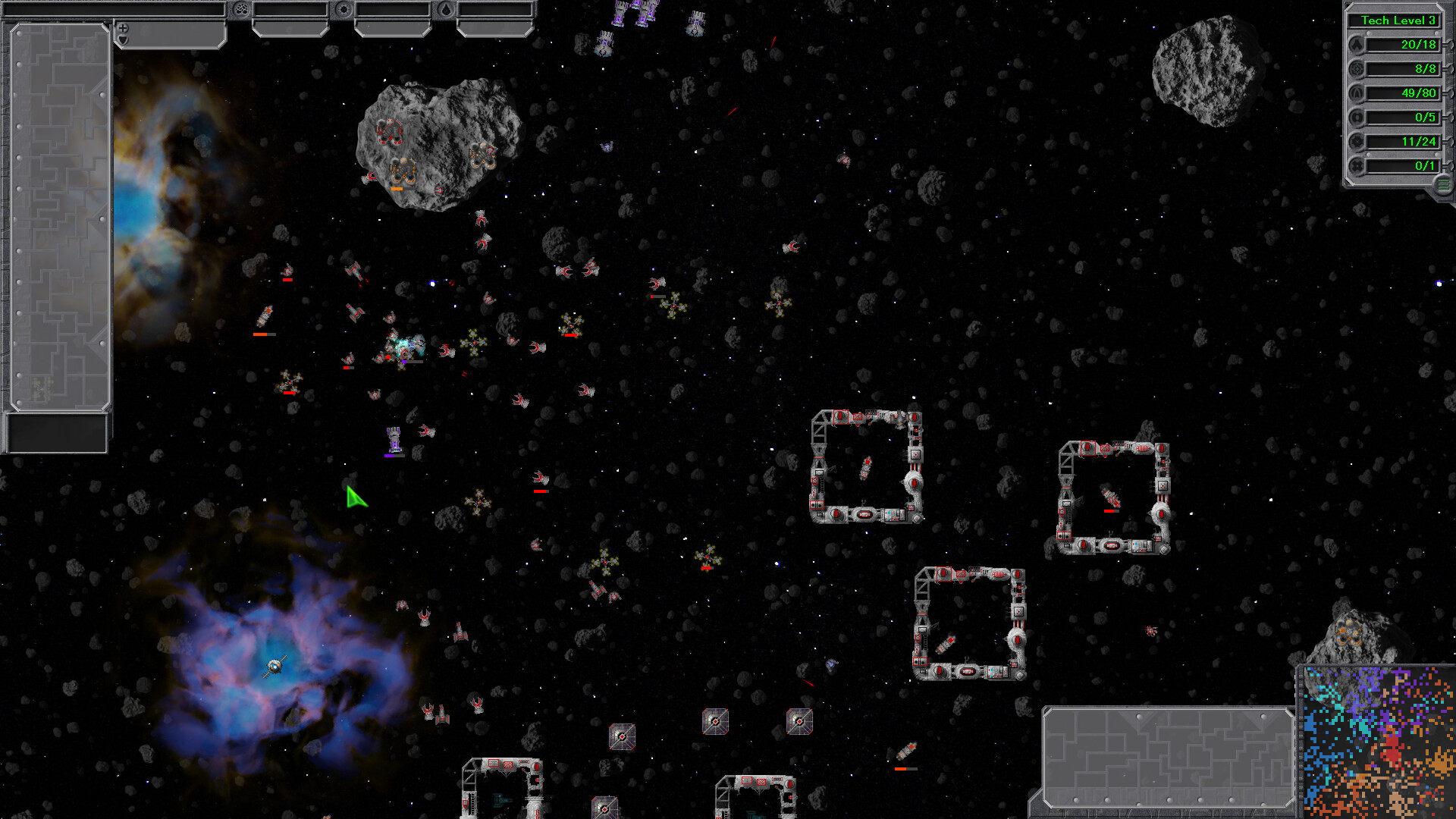The image size is (1456, 819).
Task: Toggle the knob right of the 8/8 bar
Action: pyautogui.click(x=1449, y=68)
